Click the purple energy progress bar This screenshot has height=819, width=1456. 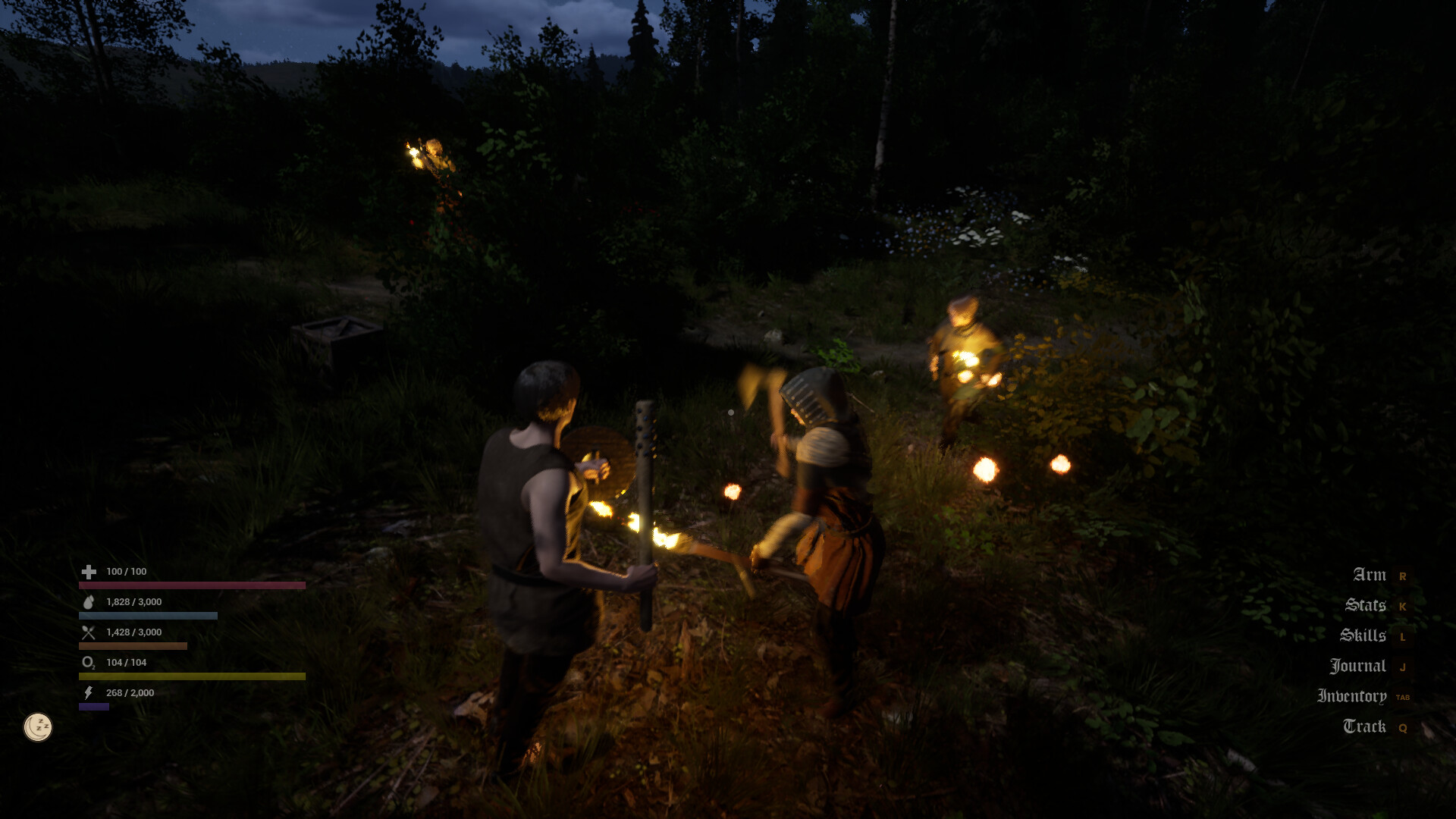coord(95,706)
